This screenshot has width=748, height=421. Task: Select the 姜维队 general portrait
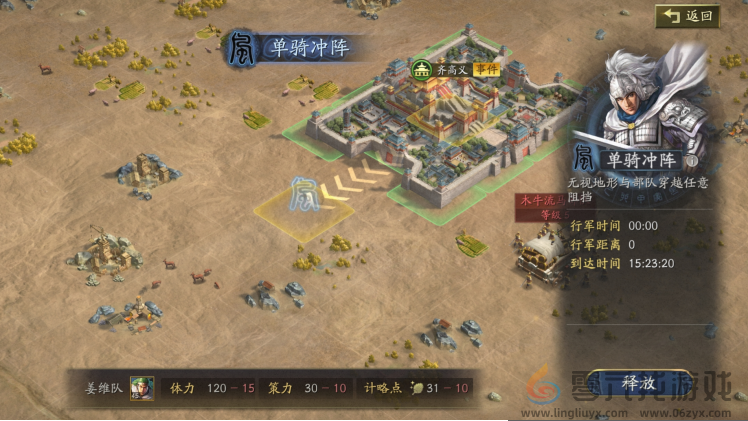pos(142,387)
